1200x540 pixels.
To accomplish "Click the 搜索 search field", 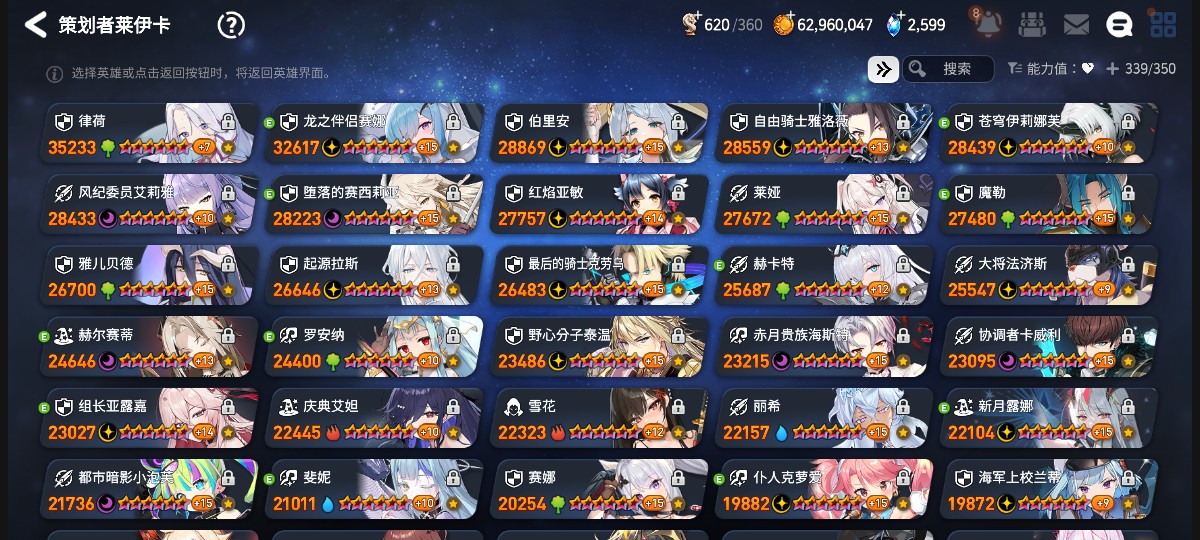I will coord(948,69).
